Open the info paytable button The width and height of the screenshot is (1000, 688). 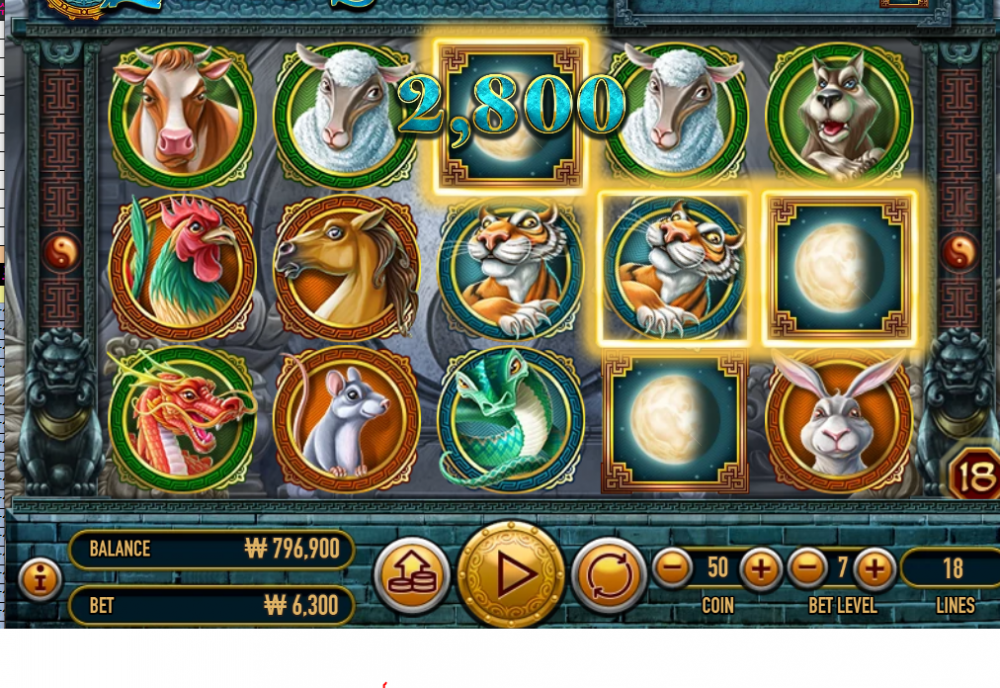pyautogui.click(x=40, y=578)
